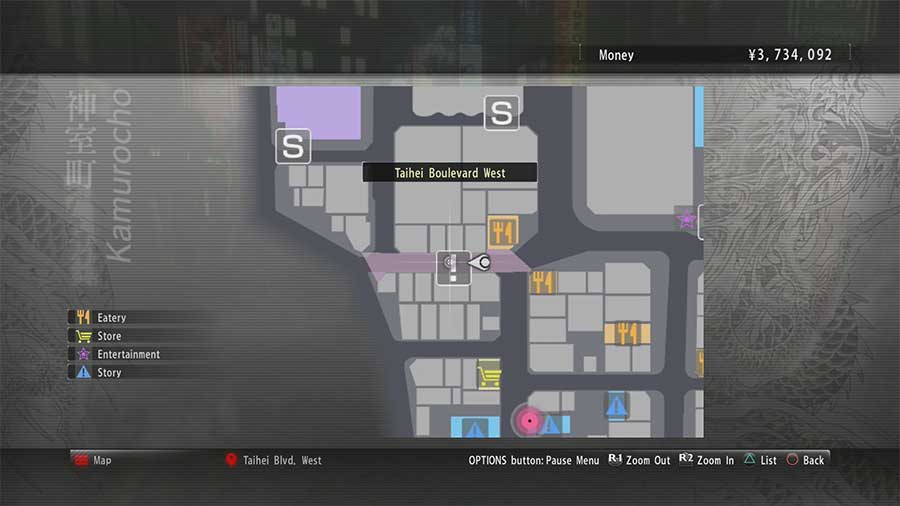Open the Map tab label

click(x=102, y=460)
